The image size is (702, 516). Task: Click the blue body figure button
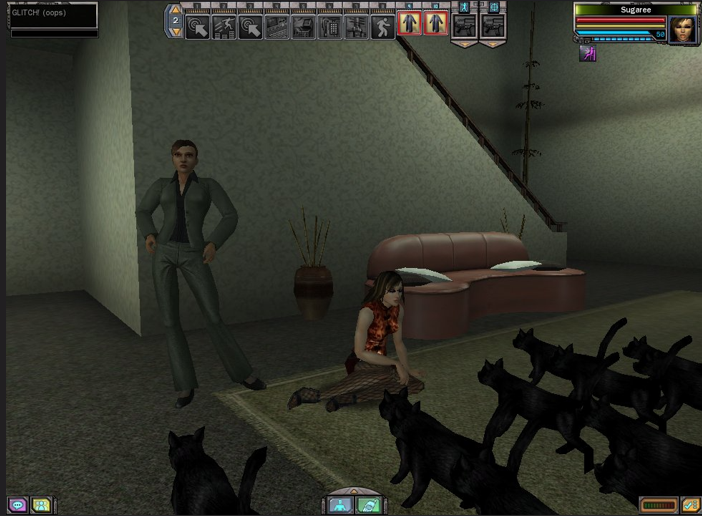click(340, 505)
